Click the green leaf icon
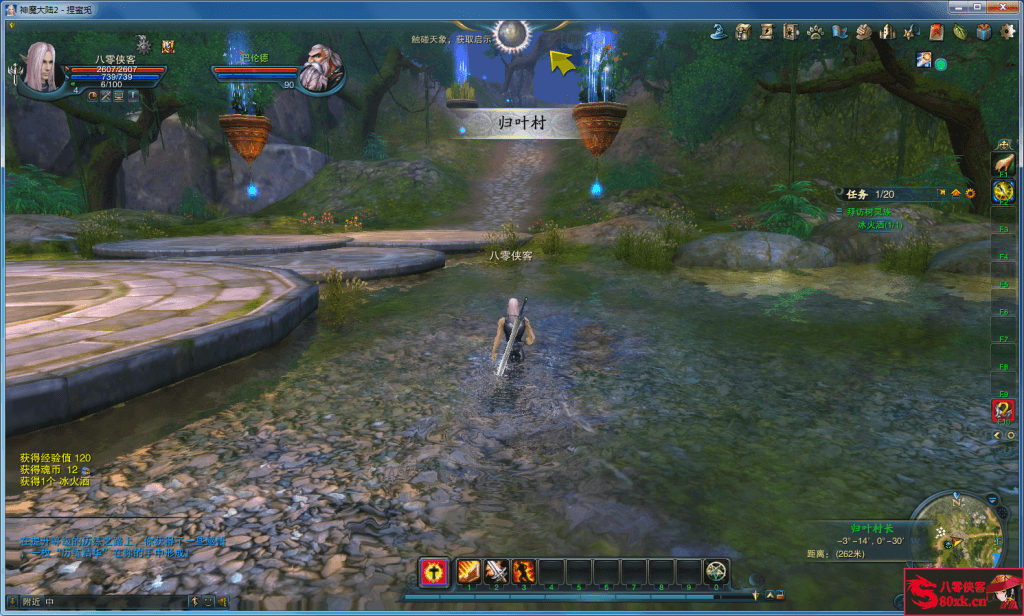Viewport: 1024px width, 616px height. click(959, 32)
